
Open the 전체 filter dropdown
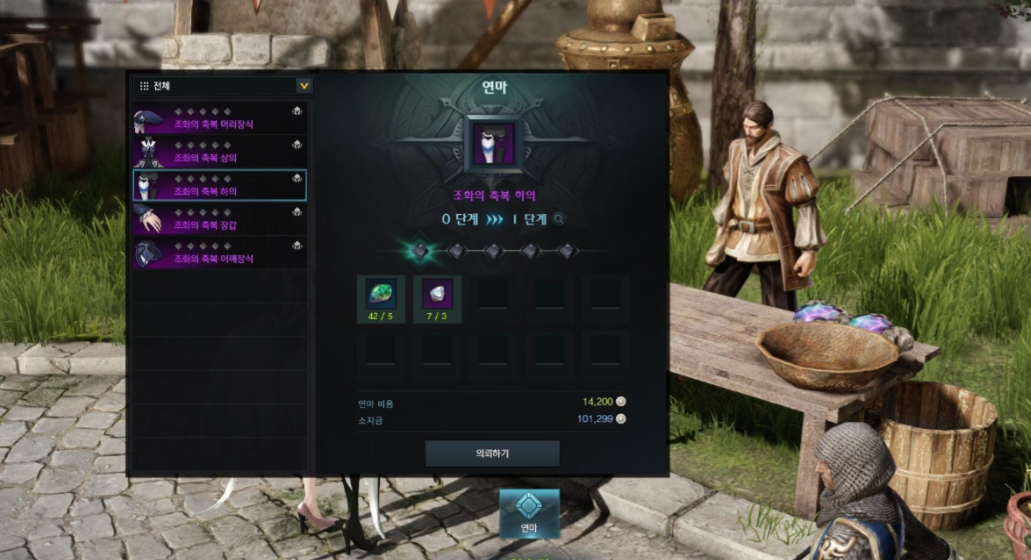point(304,87)
